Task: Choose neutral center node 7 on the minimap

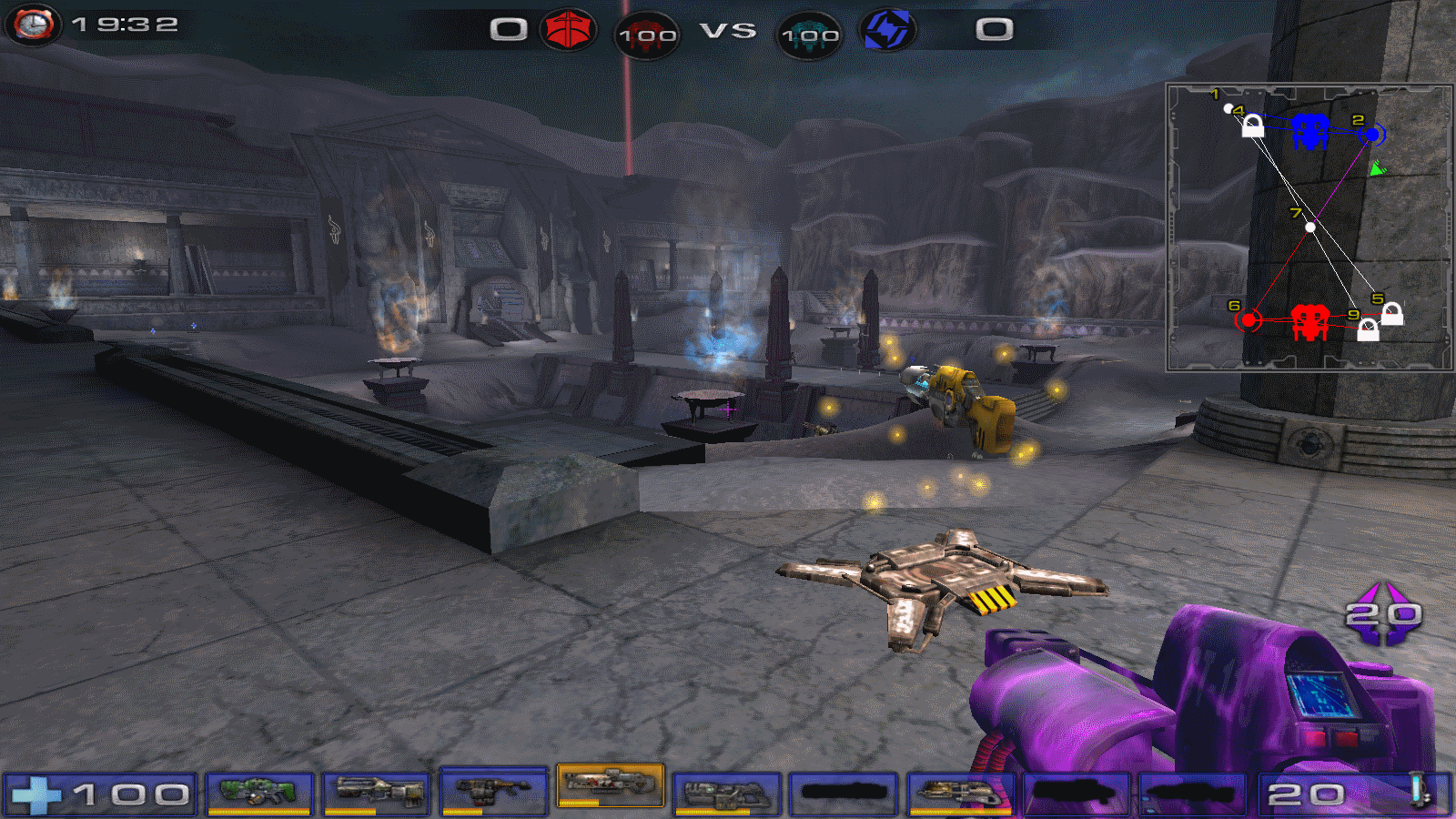Action: 1310,227
